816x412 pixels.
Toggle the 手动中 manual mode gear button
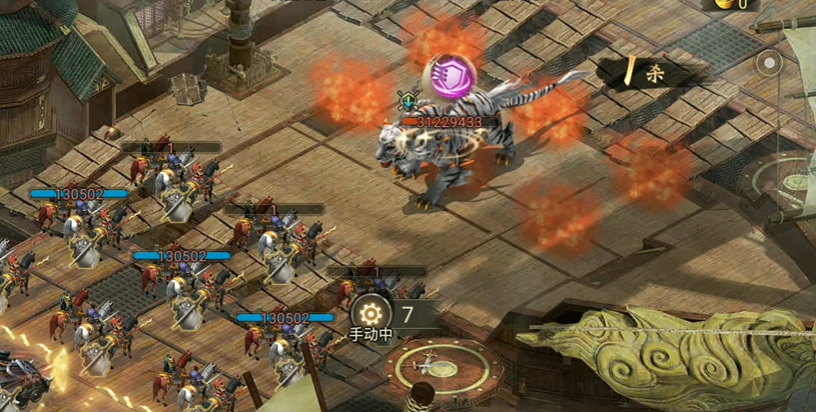[x=370, y=312]
